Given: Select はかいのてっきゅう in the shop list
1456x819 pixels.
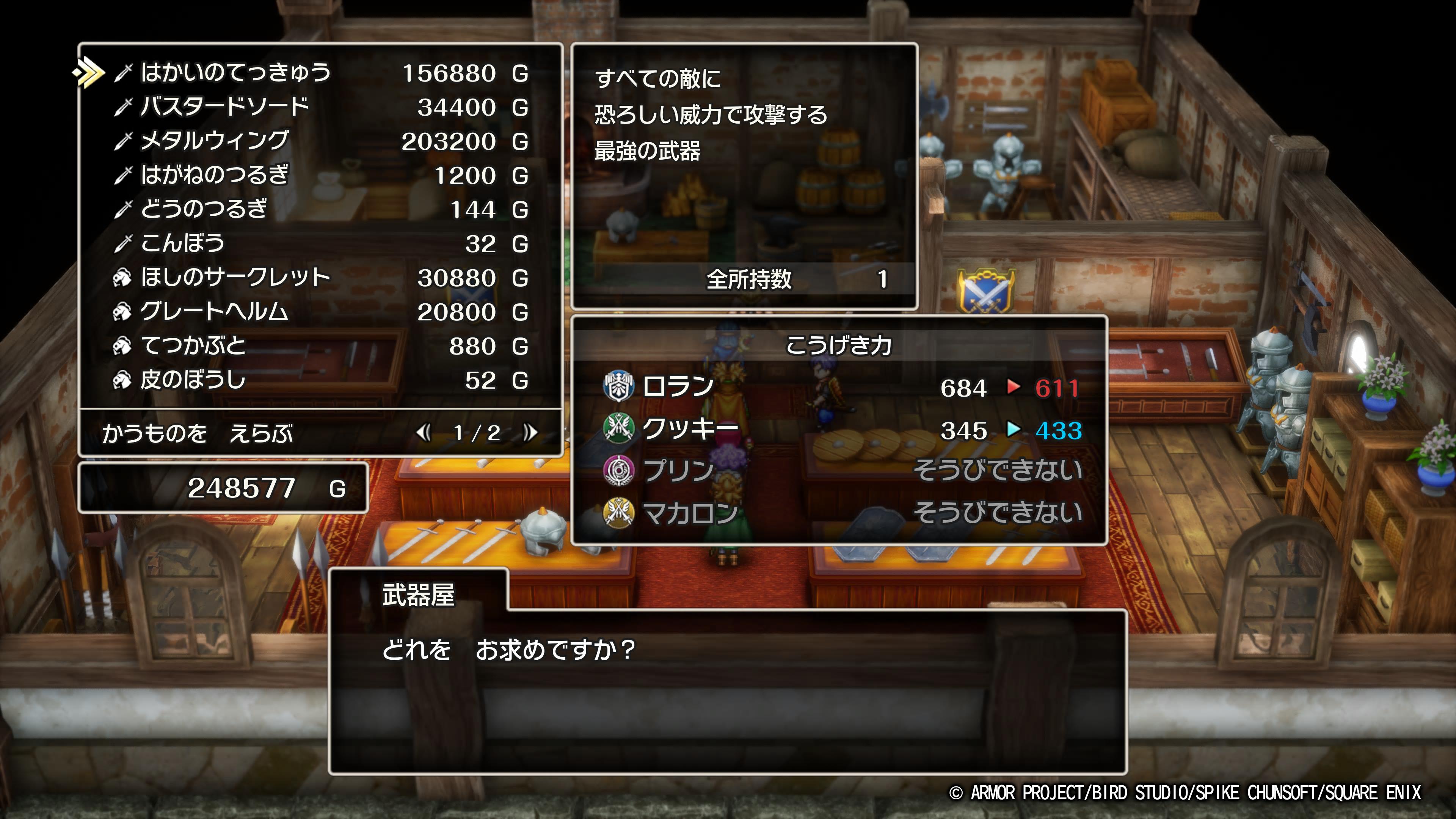Looking at the screenshot, I should (235, 73).
